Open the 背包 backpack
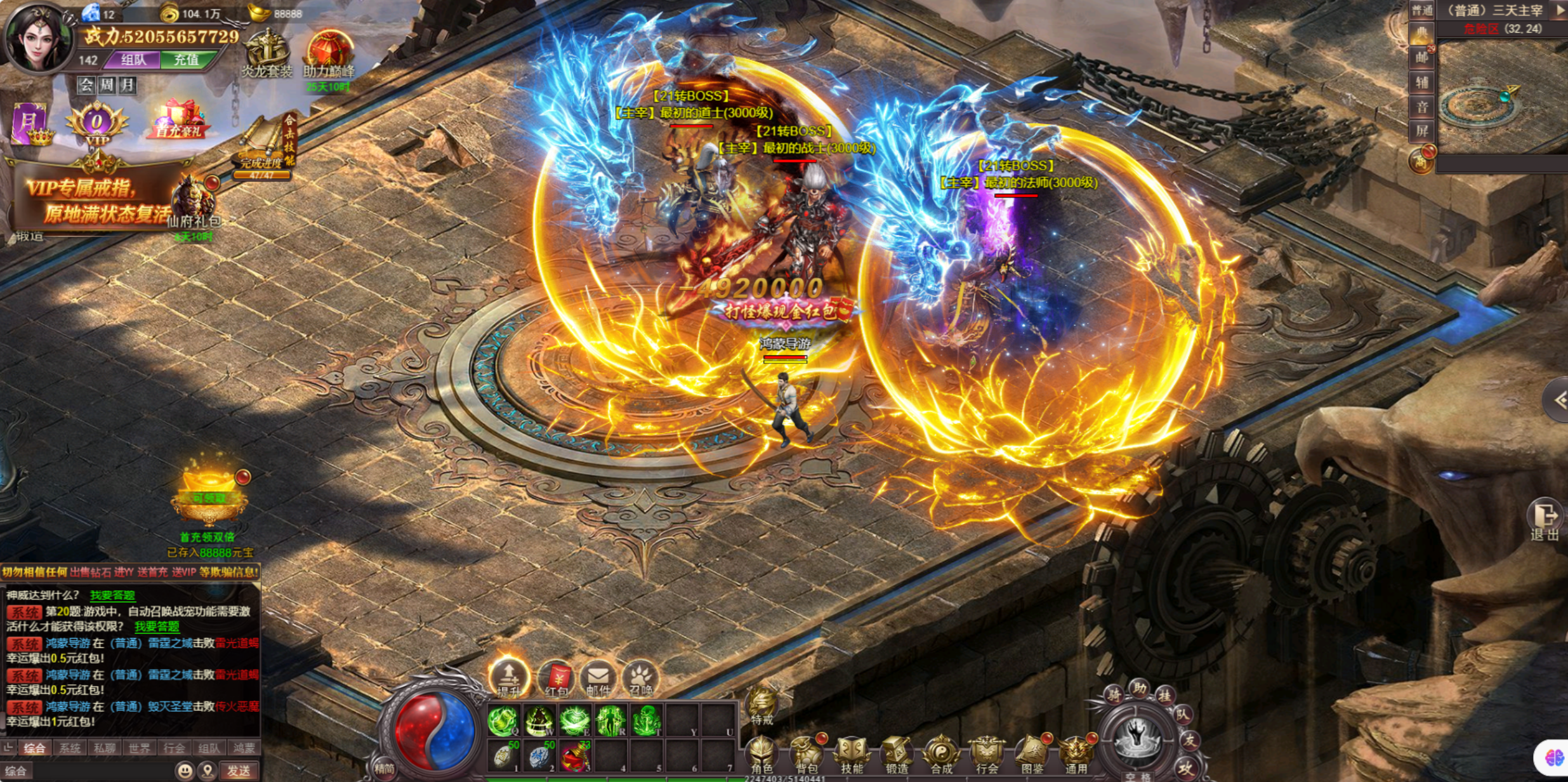Viewport: 1568px width, 782px height. click(807, 755)
